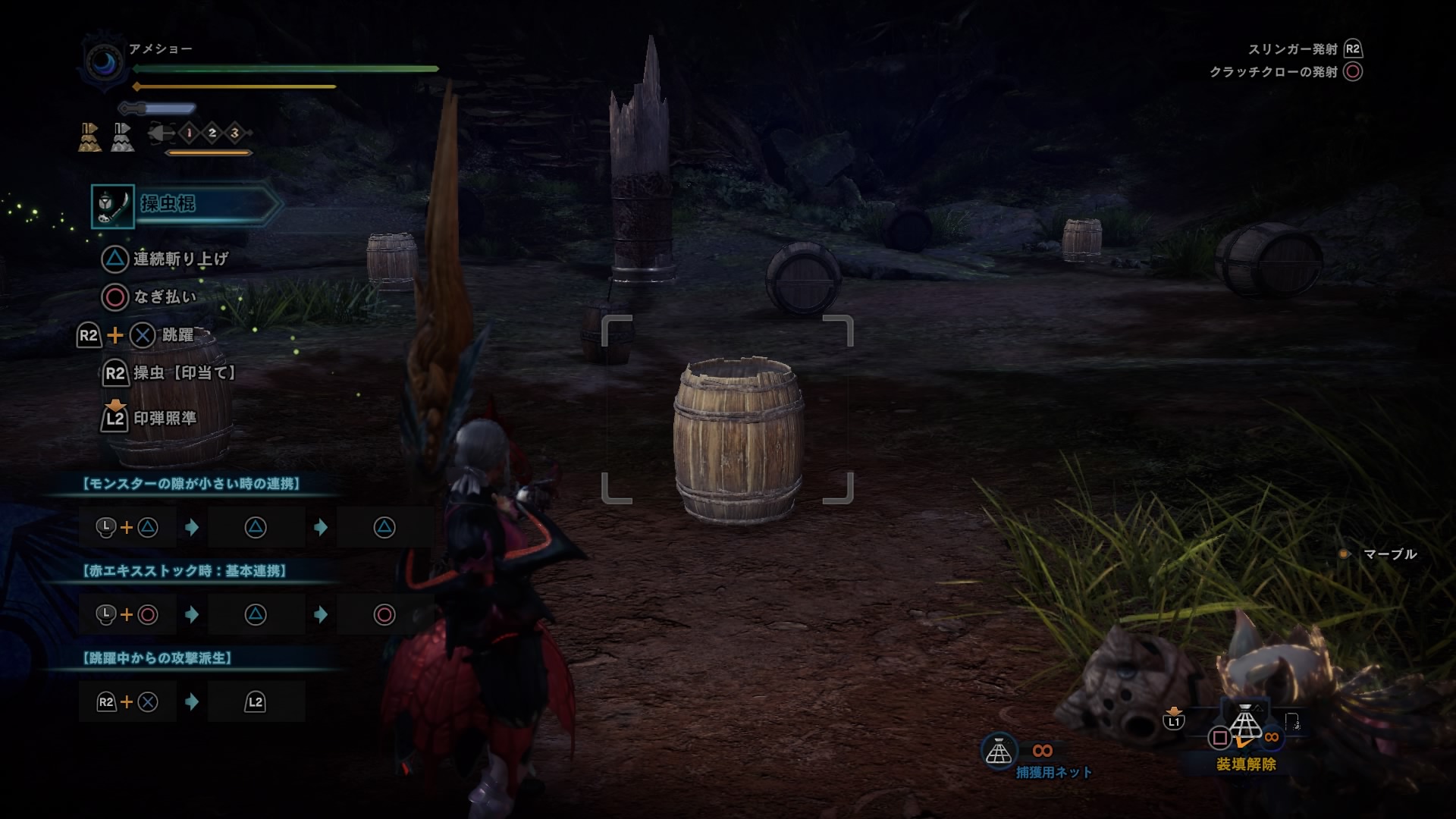Select the 捕獲用ネット slinger ammo icon
Screen dimensions: 1456x819
pos(999,751)
